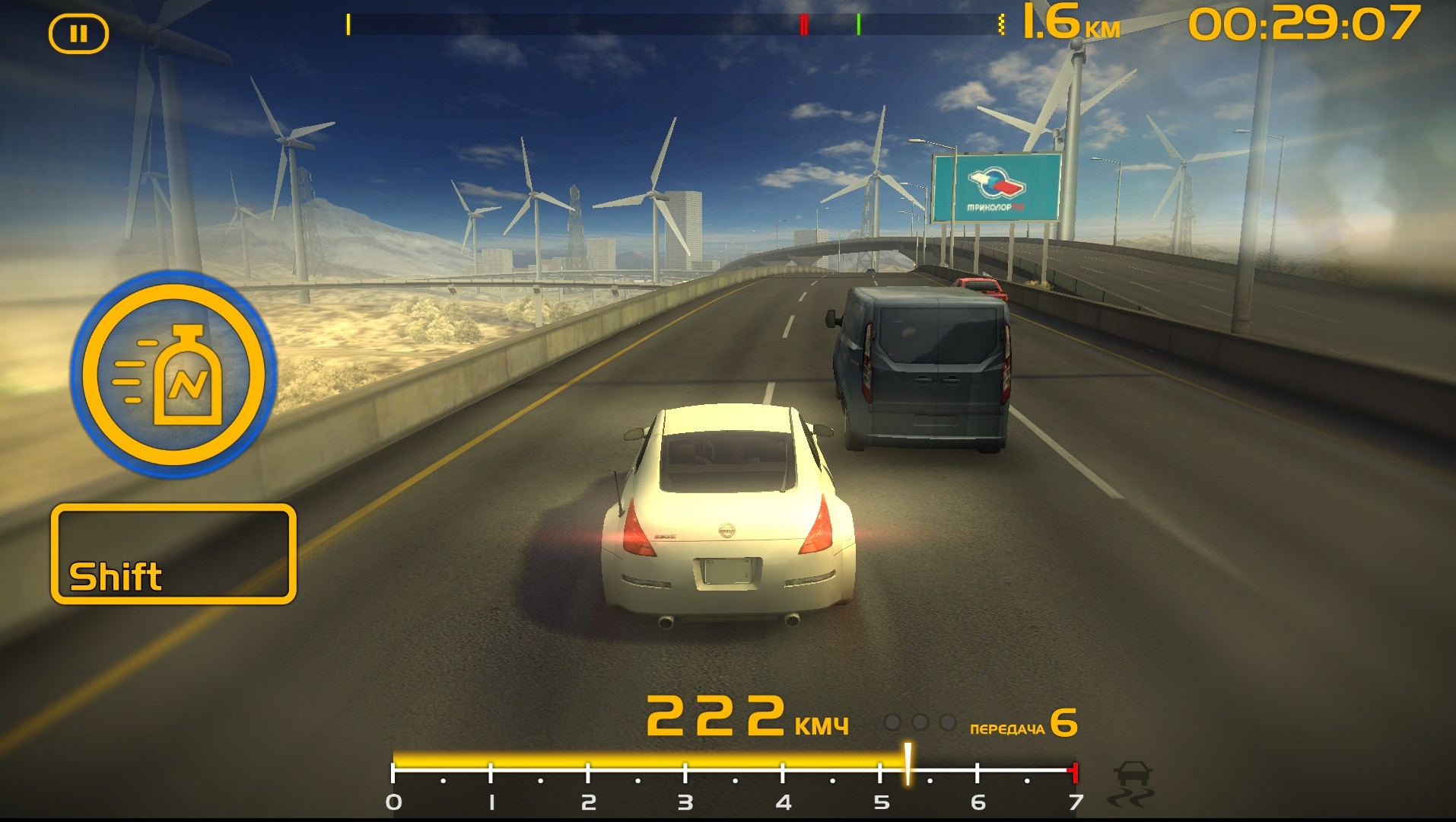1456x822 pixels.
Task: Tap the Shift gear button
Action: click(x=173, y=554)
